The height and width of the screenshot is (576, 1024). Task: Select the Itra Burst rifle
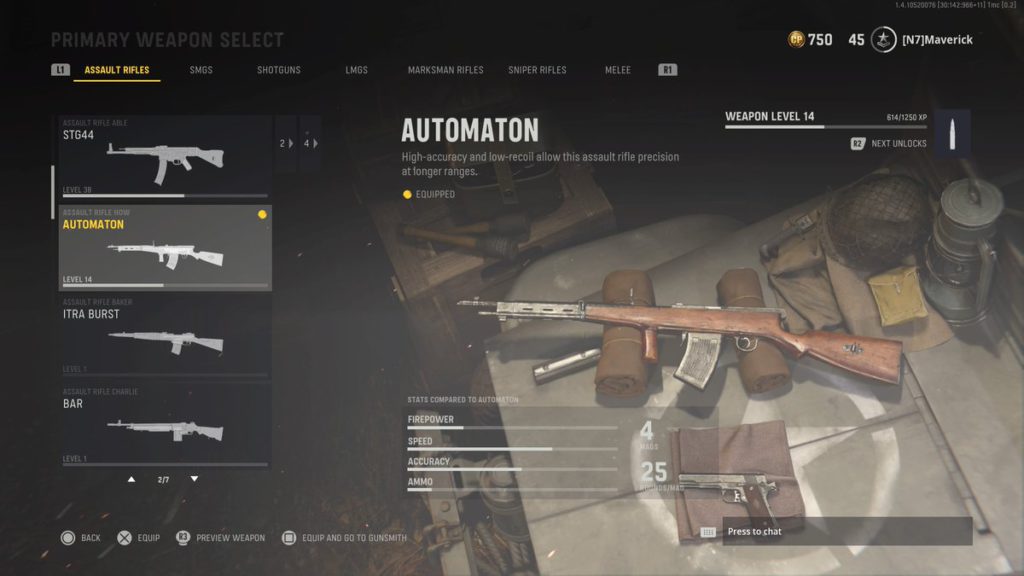coord(165,337)
